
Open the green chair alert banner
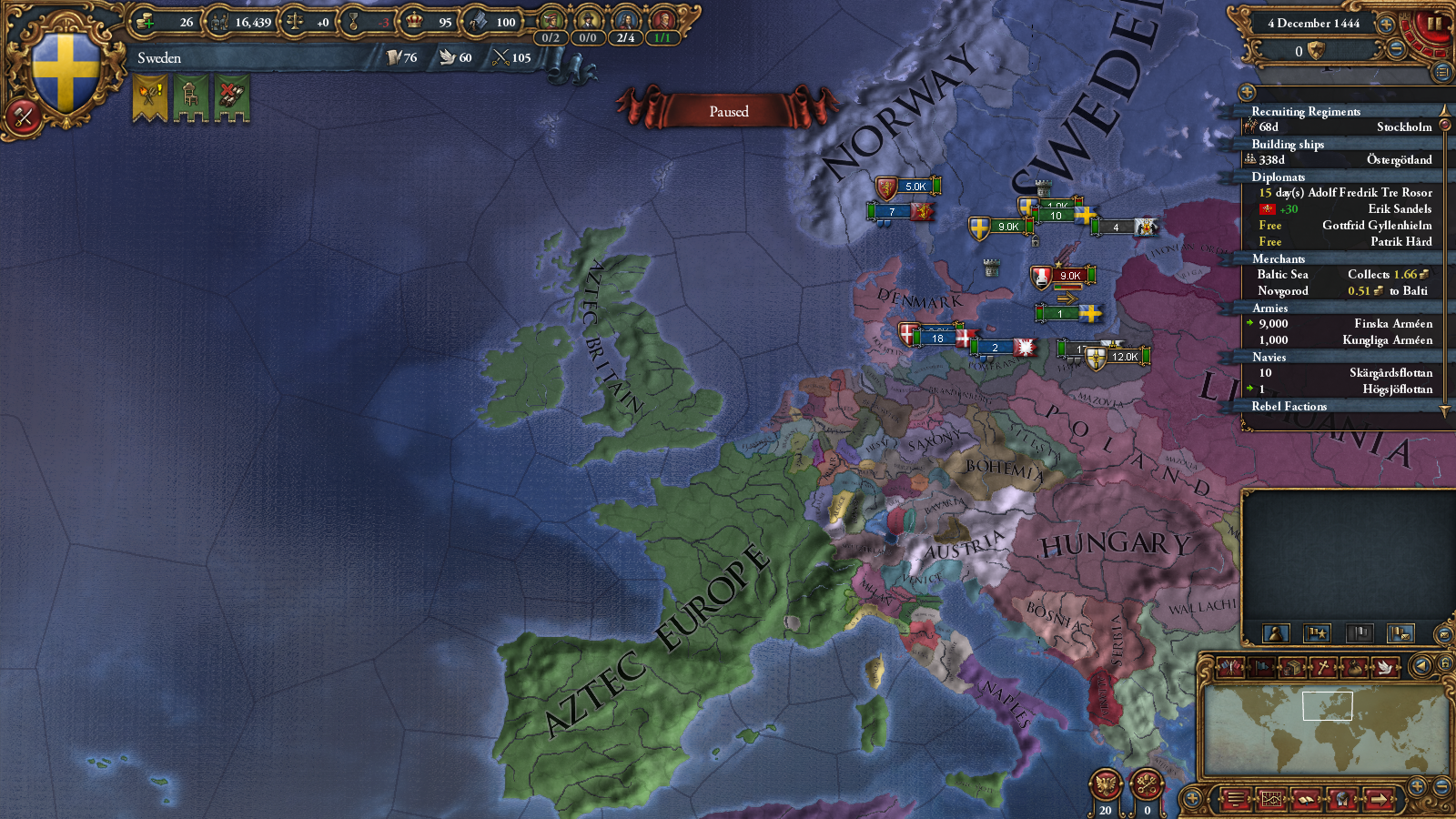(191, 96)
